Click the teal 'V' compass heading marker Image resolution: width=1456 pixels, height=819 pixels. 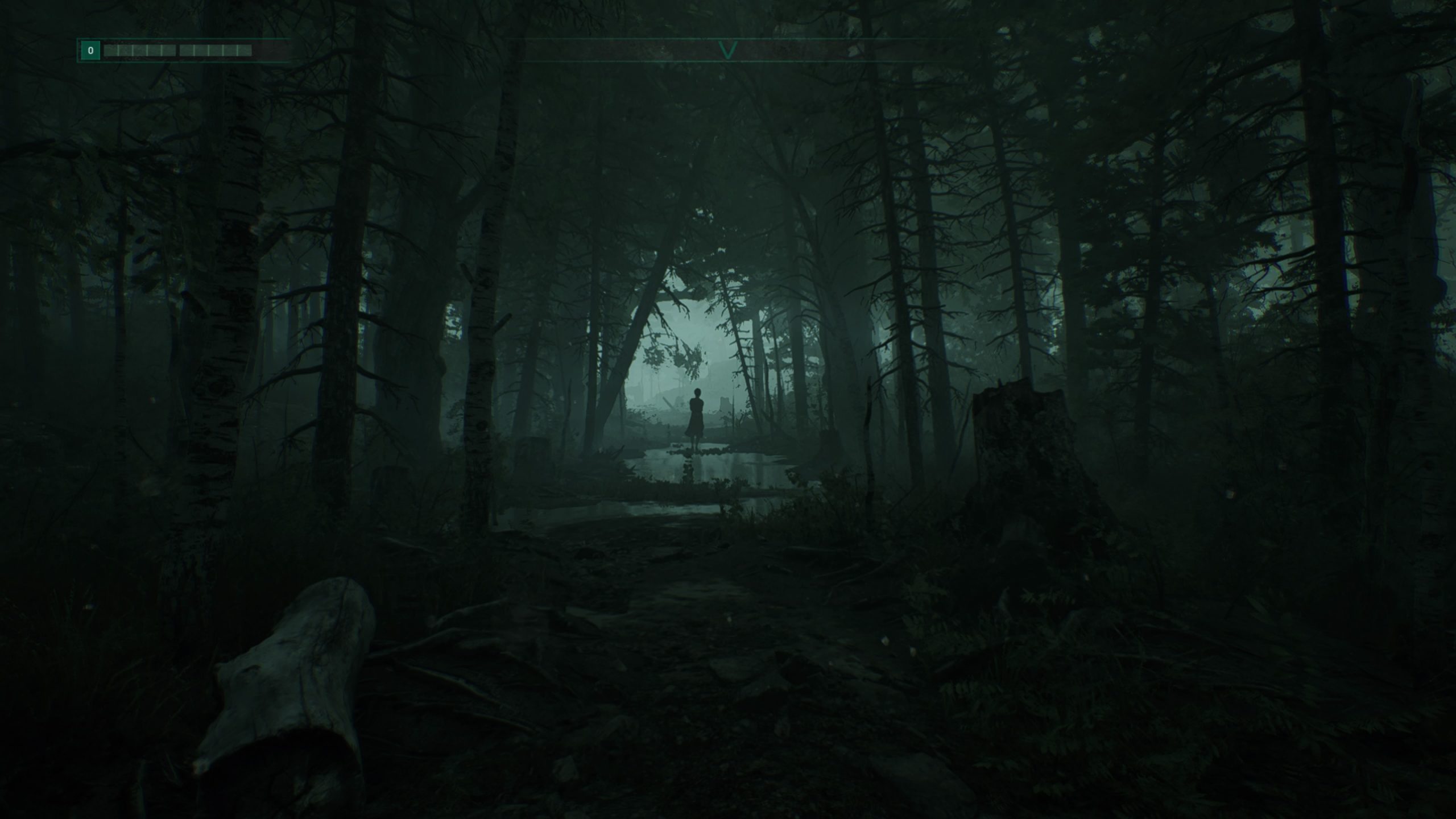[x=728, y=52]
